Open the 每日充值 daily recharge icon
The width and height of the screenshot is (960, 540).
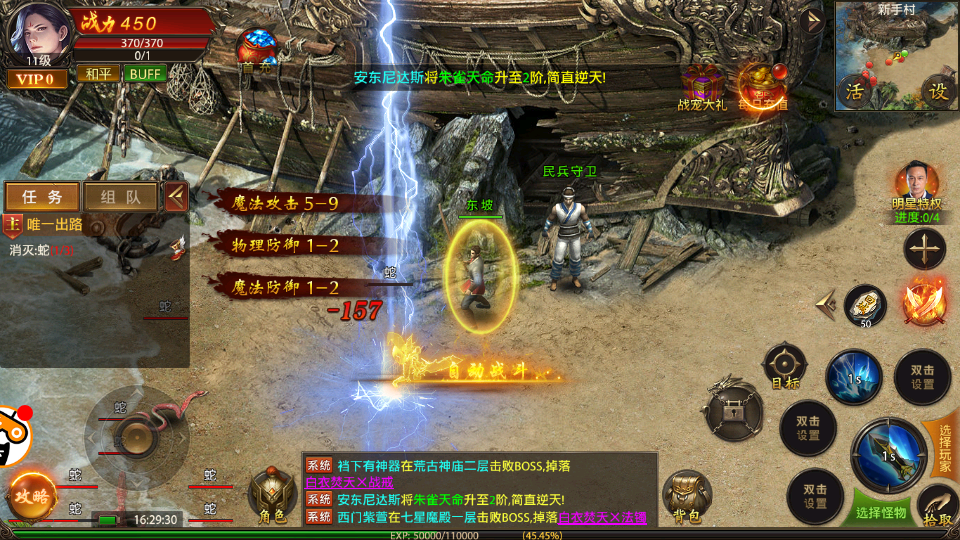(760, 84)
